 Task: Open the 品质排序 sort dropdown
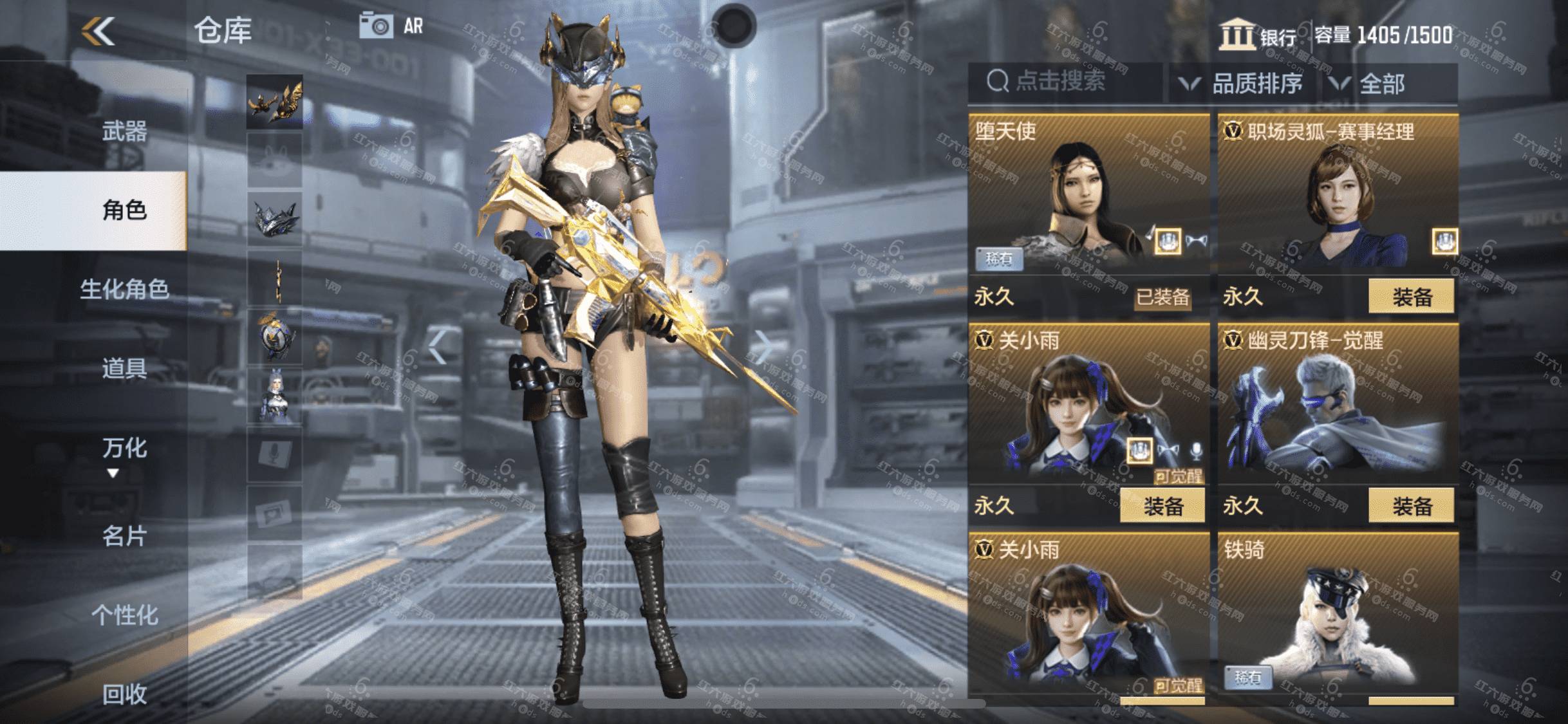1241,83
